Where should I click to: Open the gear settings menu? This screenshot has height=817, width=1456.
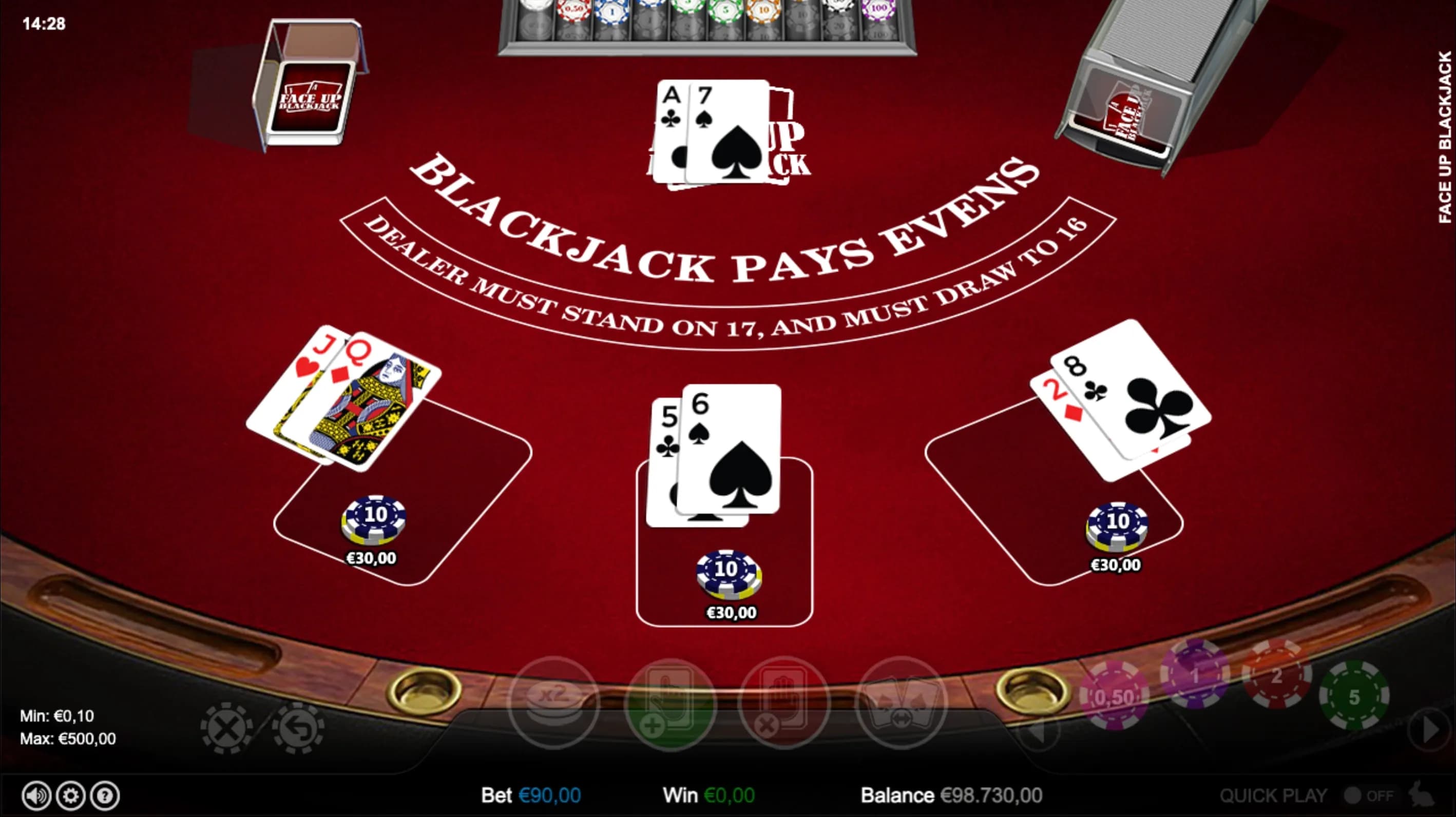coord(71,795)
